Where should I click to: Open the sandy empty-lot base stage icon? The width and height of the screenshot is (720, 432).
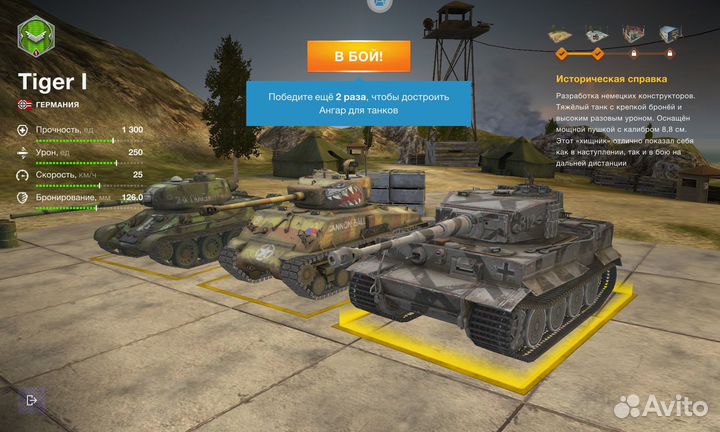[560, 36]
